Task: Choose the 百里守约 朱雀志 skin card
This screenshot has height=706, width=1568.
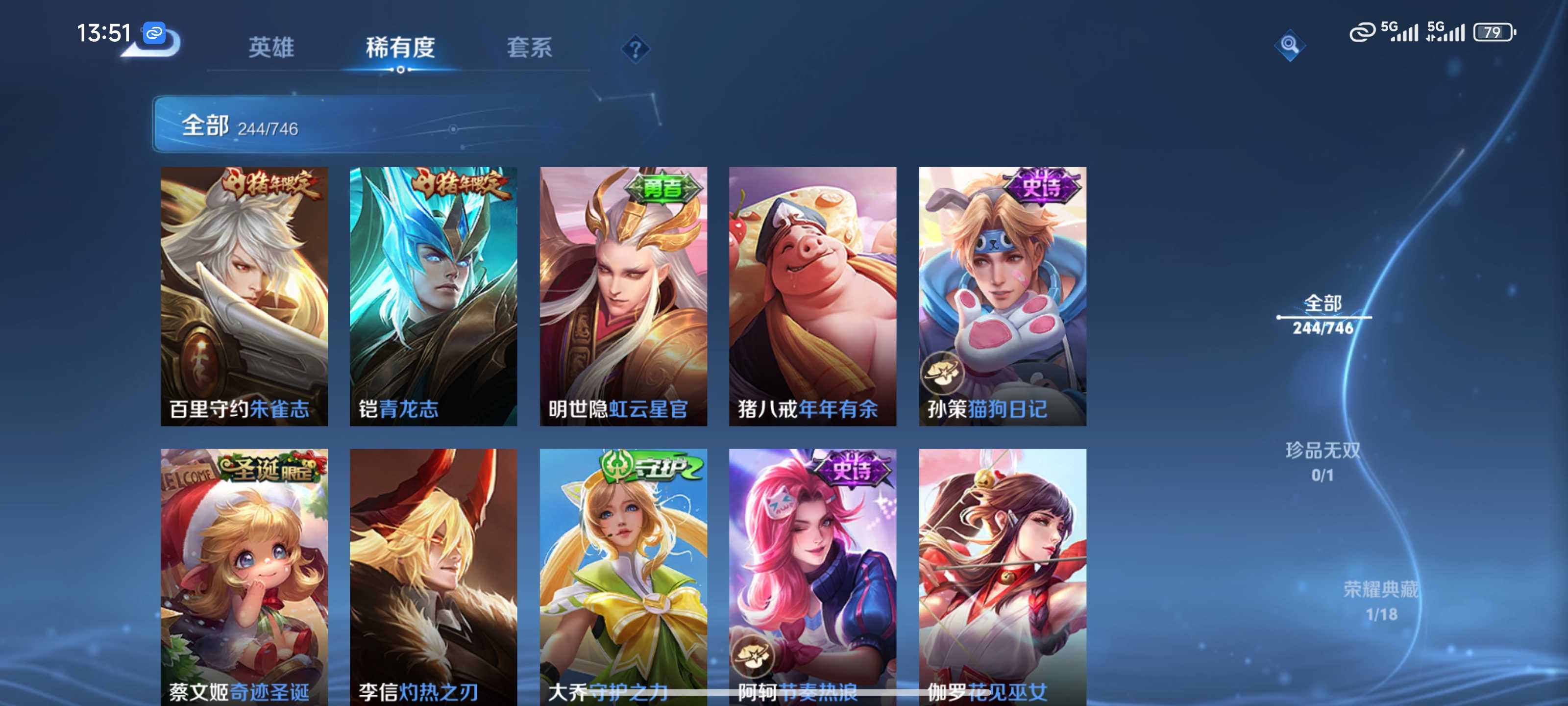Action: tap(244, 296)
